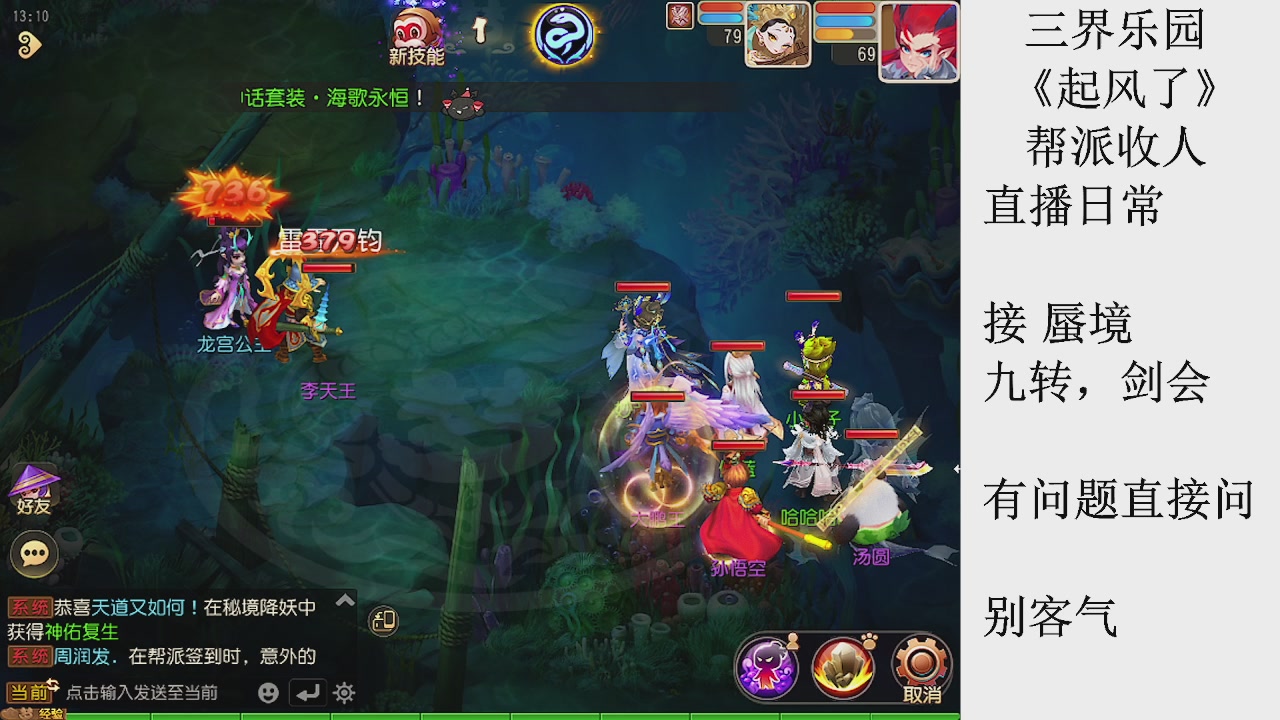
Task: Click the green 经验 experience bar
Action: pyautogui.click(x=300, y=715)
